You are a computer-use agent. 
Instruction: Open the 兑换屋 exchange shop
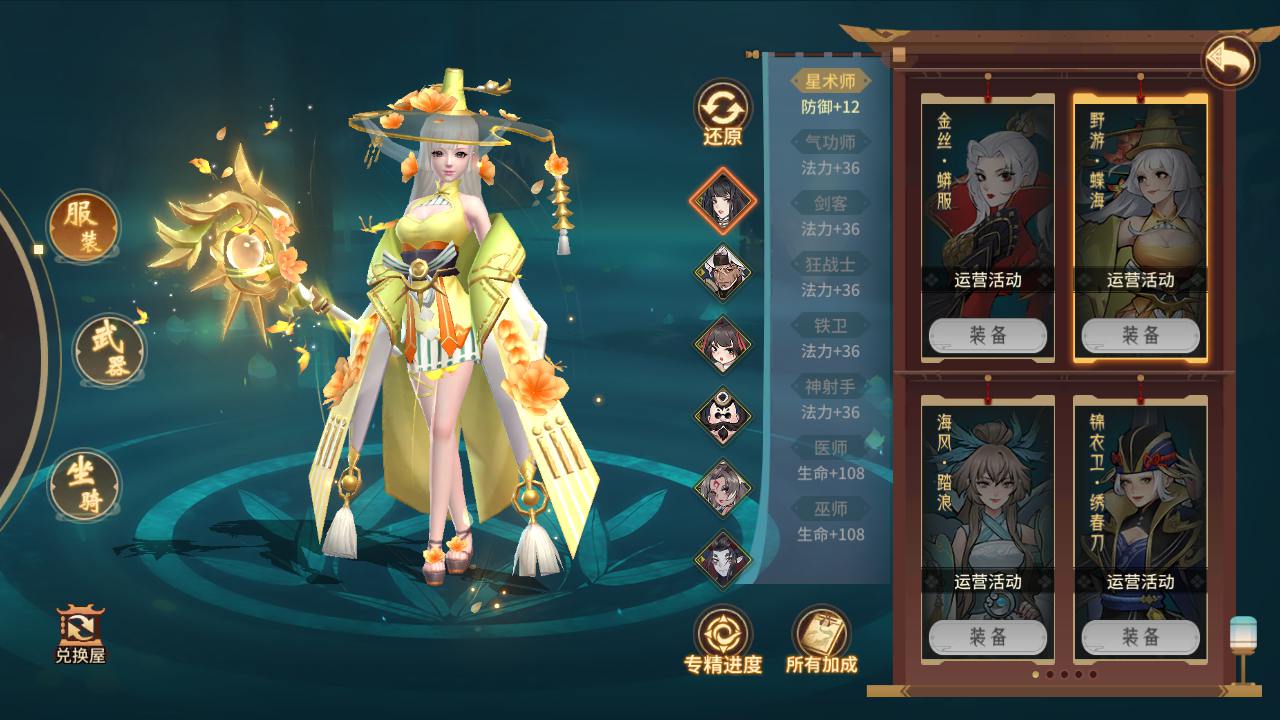click(80, 635)
